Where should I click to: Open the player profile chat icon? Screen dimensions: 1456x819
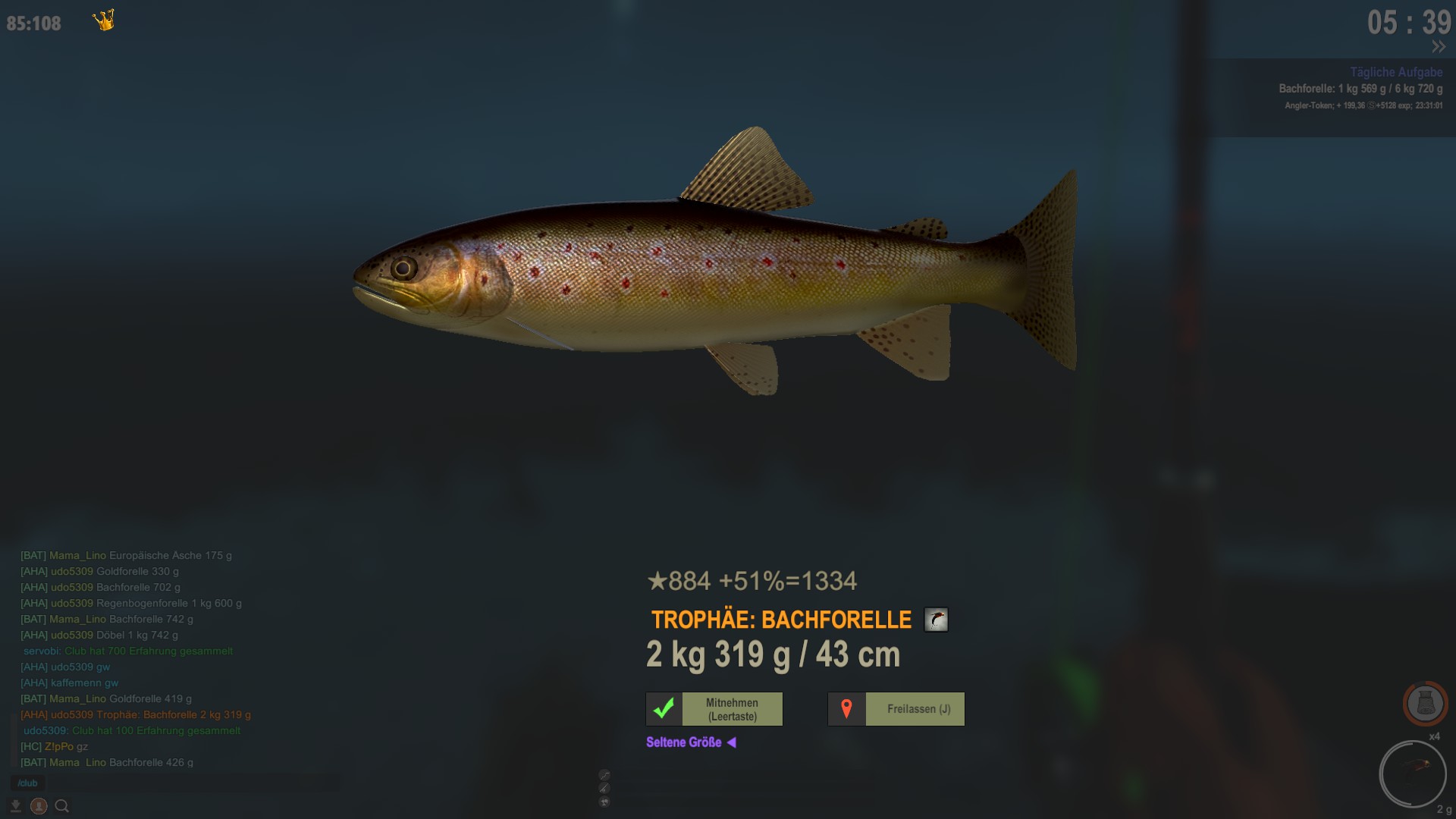[39, 806]
